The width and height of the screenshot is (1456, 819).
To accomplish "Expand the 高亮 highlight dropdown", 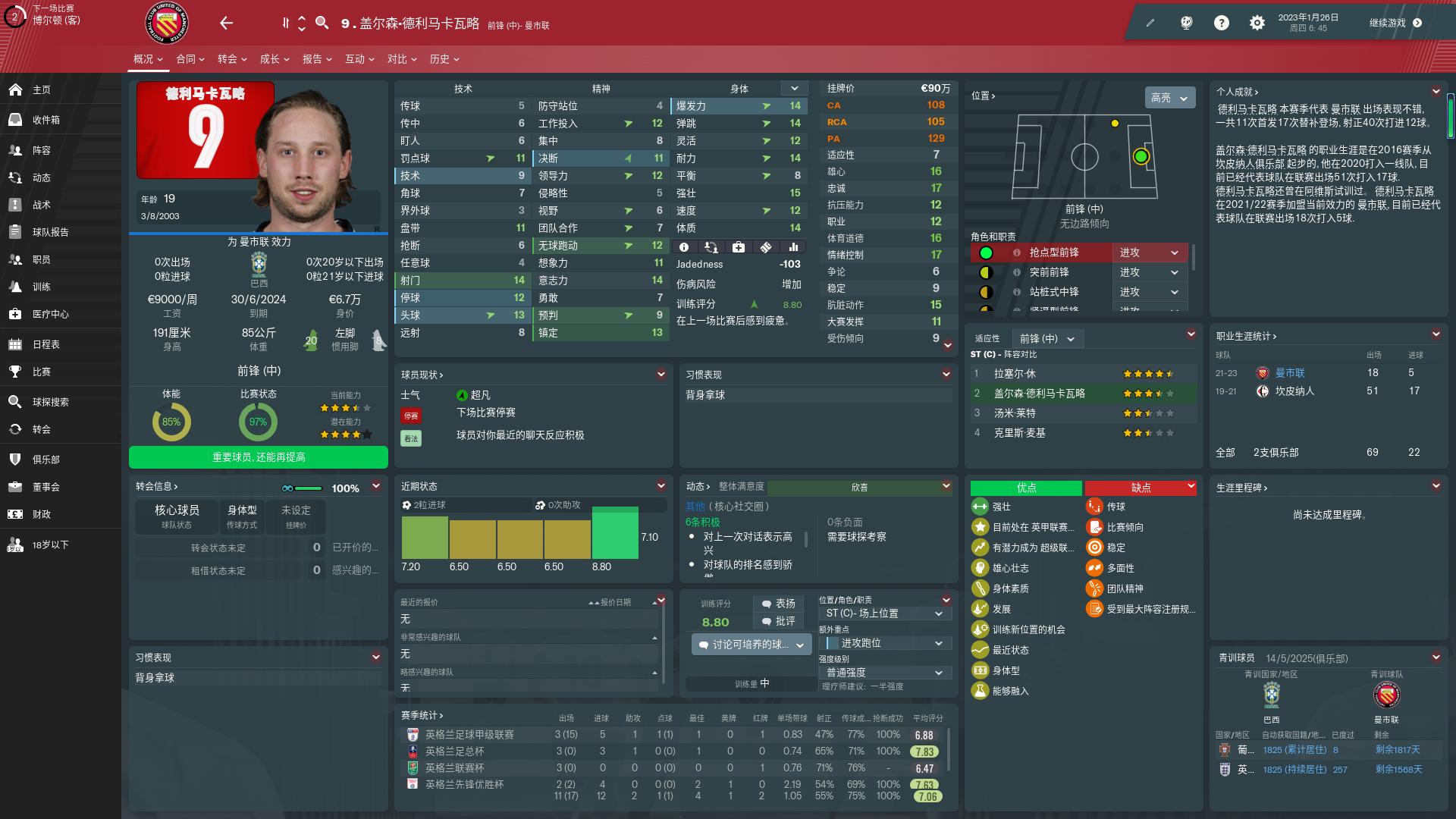I will (x=1168, y=98).
